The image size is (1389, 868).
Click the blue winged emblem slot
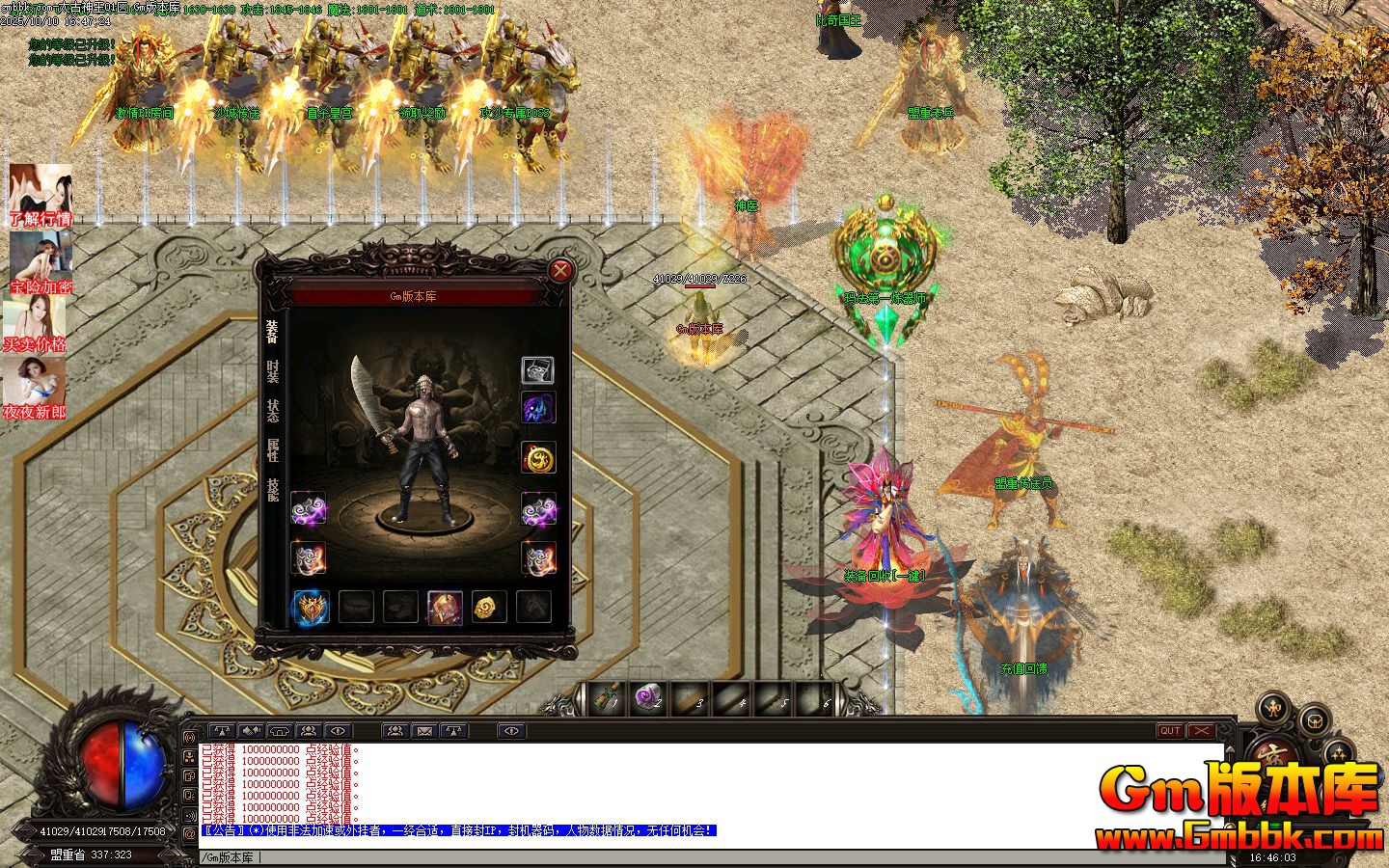[311, 608]
